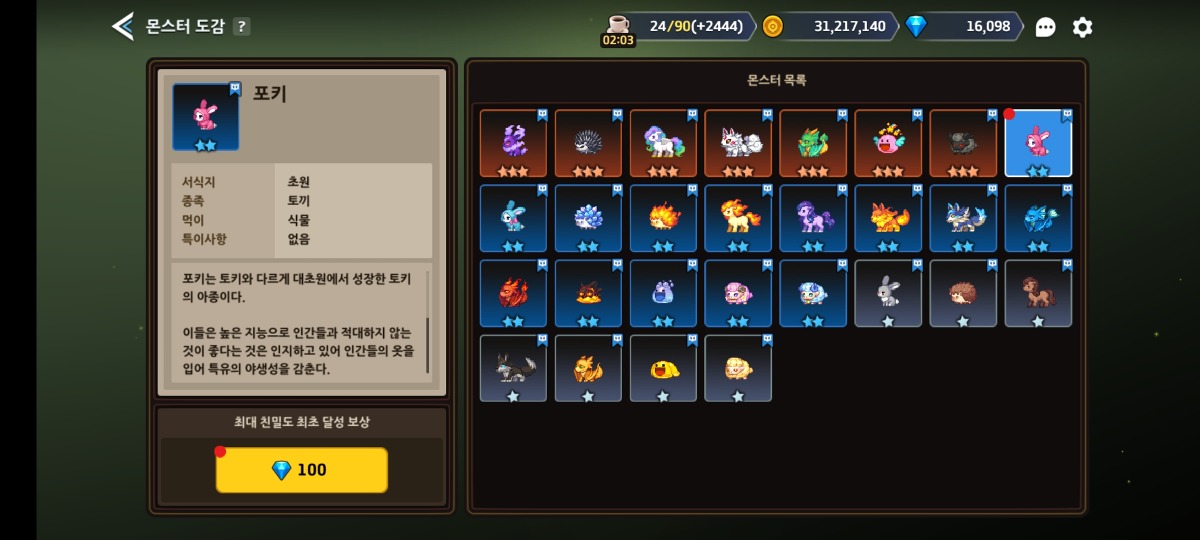Image resolution: width=1200 pixels, height=540 pixels.
Task: Go back from the 몬스터 도감 screen
Action: [x=122, y=26]
